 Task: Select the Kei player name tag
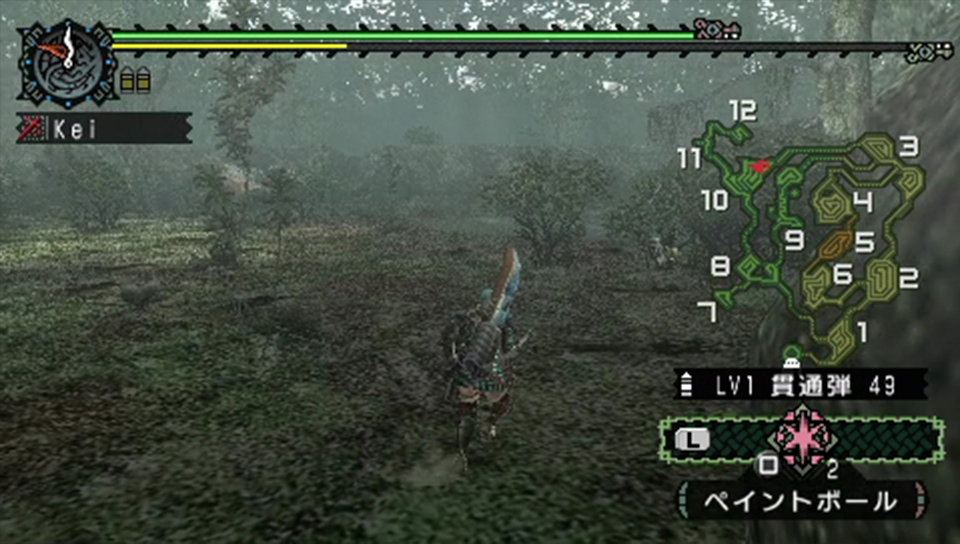[x=104, y=128]
